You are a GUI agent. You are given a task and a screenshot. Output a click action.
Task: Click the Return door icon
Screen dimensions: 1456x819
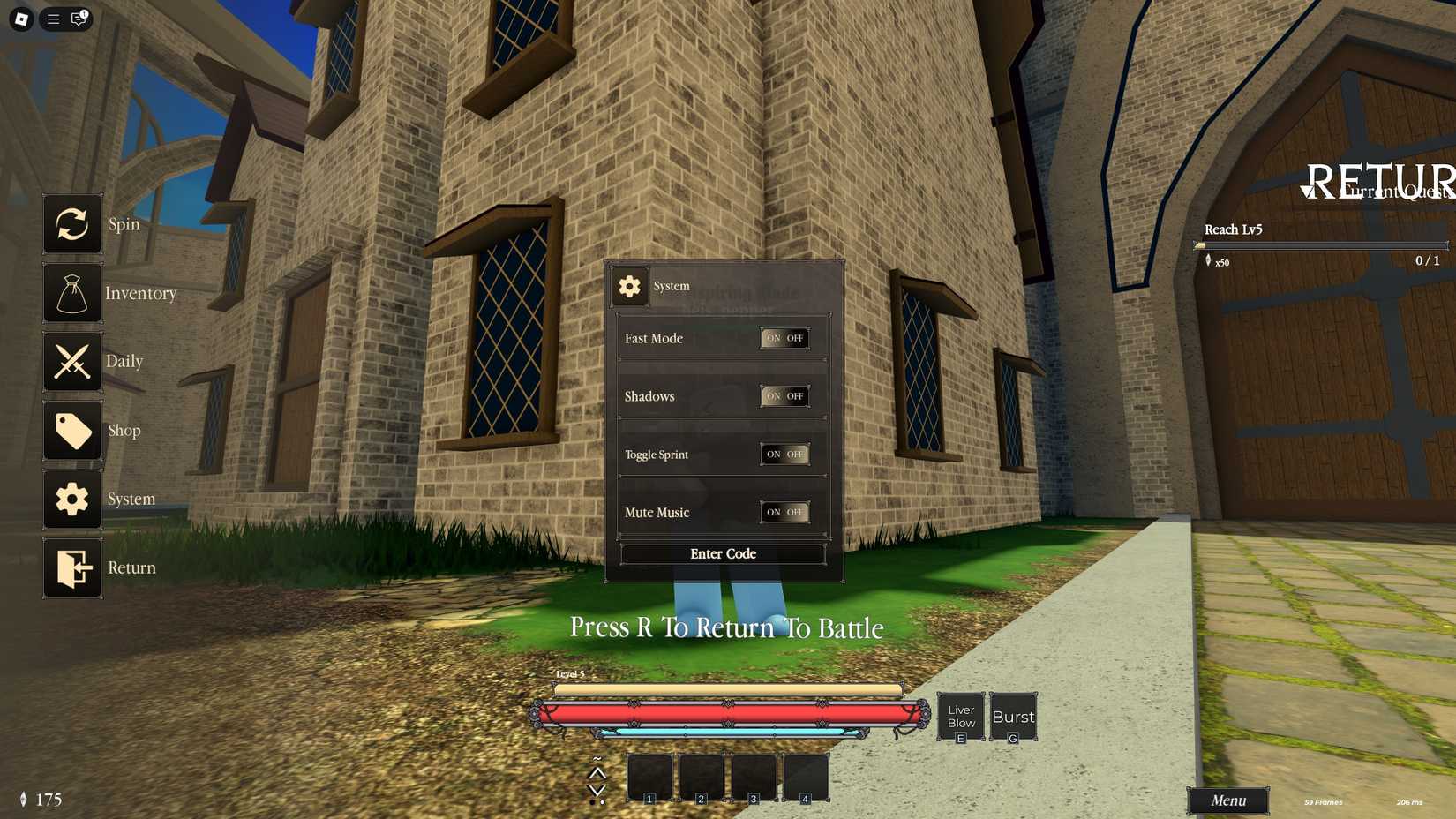point(72,567)
